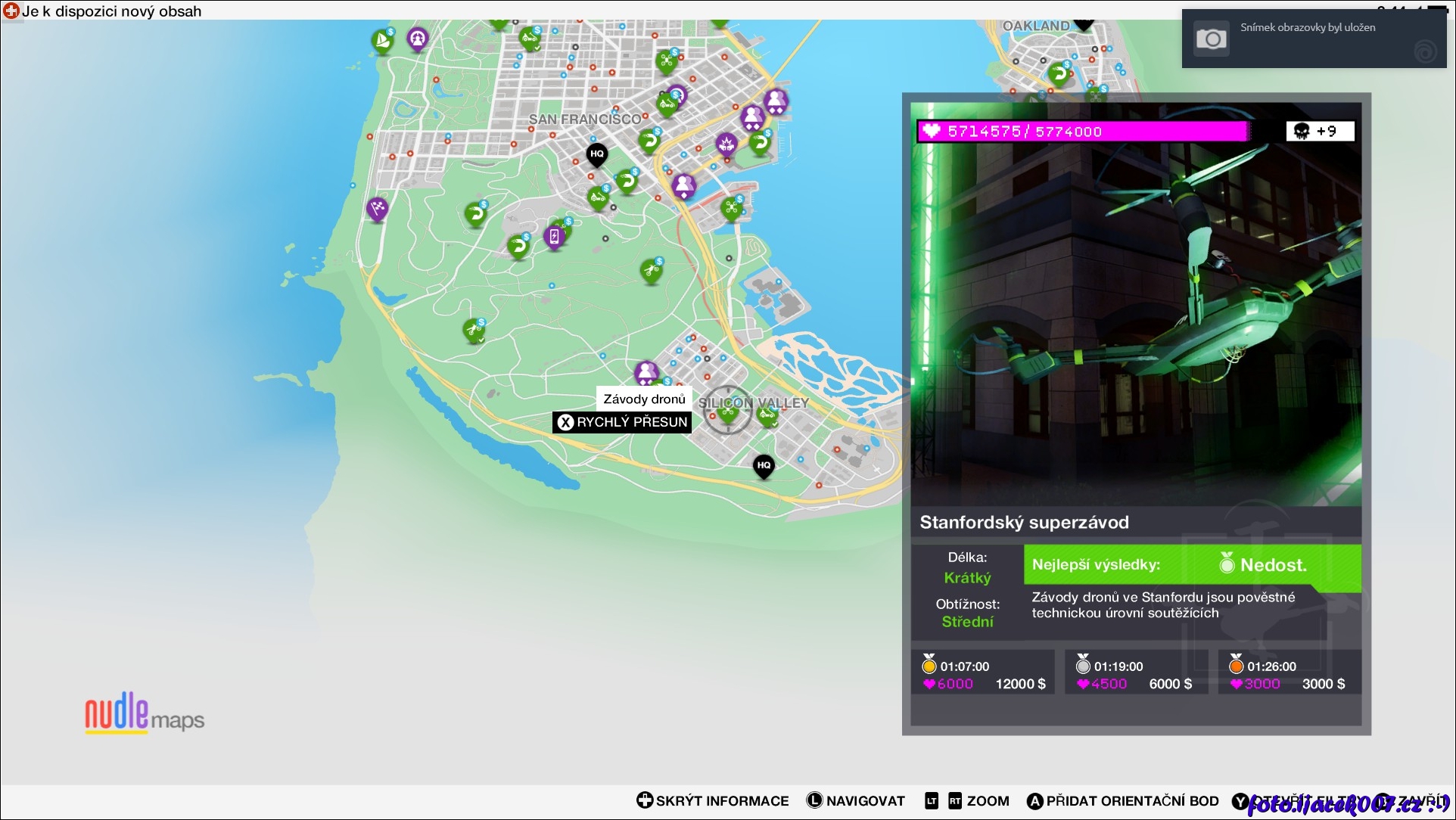Open the saved screenshot notification
Viewport: 1456px width, 820px height.
click(1314, 39)
